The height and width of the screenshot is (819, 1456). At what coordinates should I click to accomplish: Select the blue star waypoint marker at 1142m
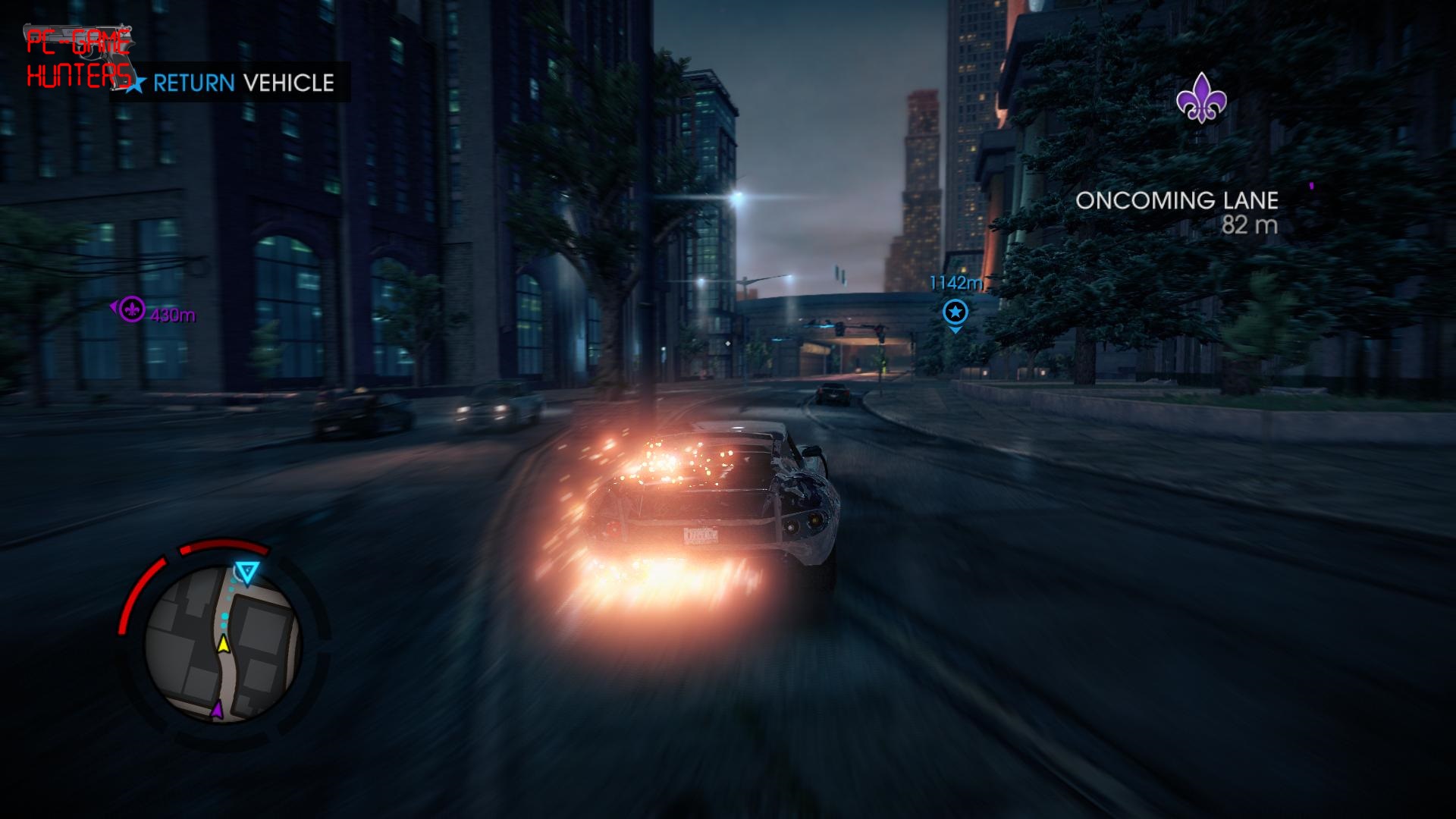point(955,312)
